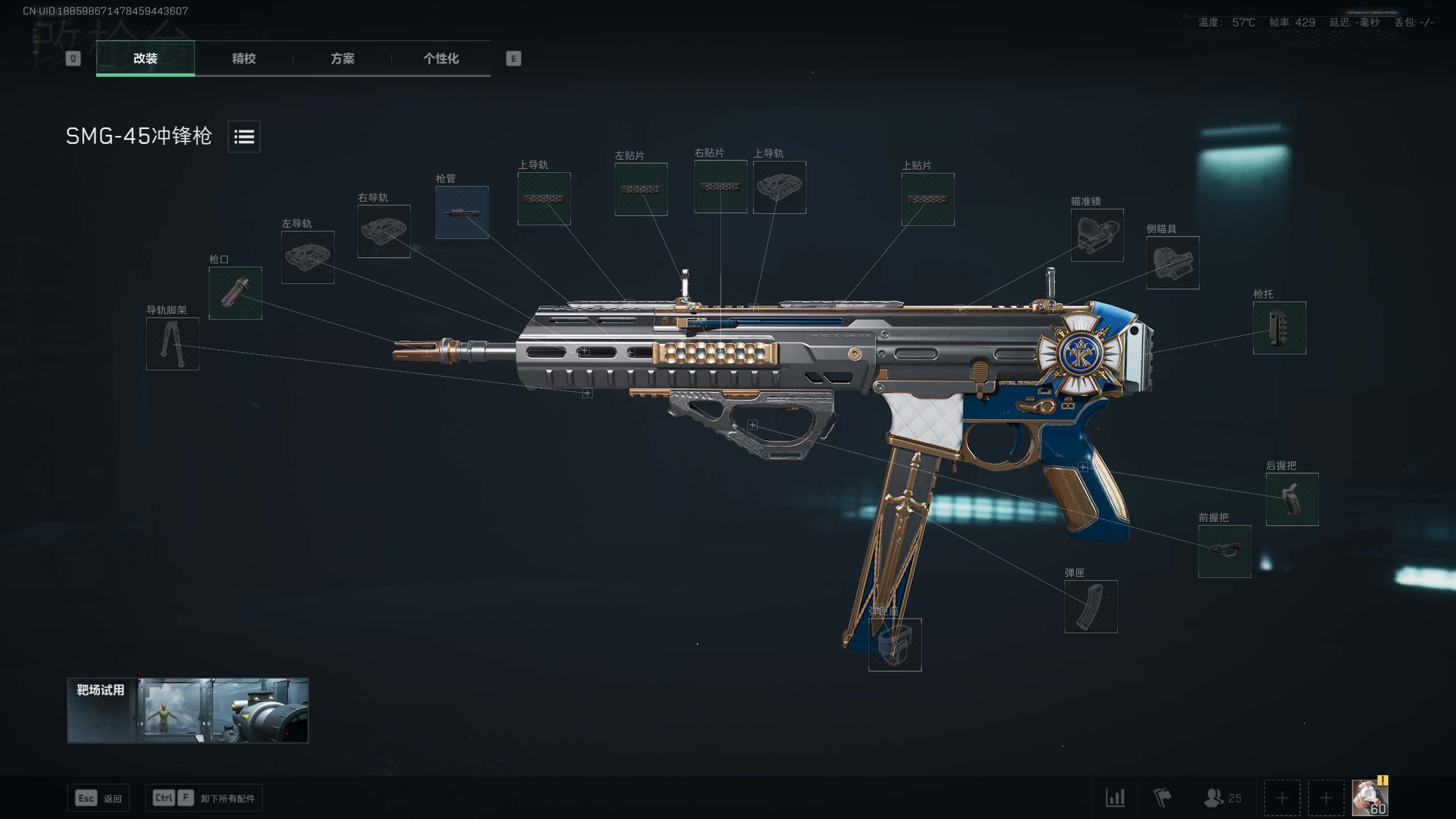Click the 返回 back button
The image size is (1456, 819).
click(x=98, y=799)
